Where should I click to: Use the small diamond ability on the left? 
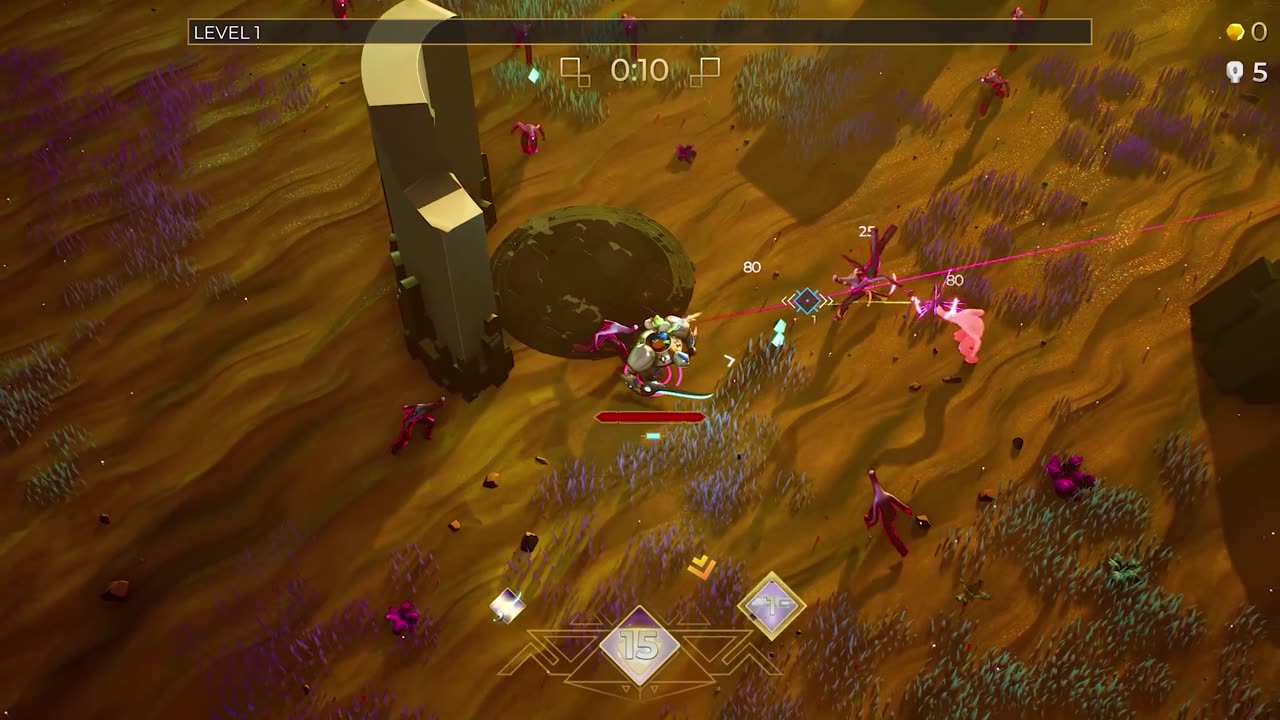pos(507,606)
